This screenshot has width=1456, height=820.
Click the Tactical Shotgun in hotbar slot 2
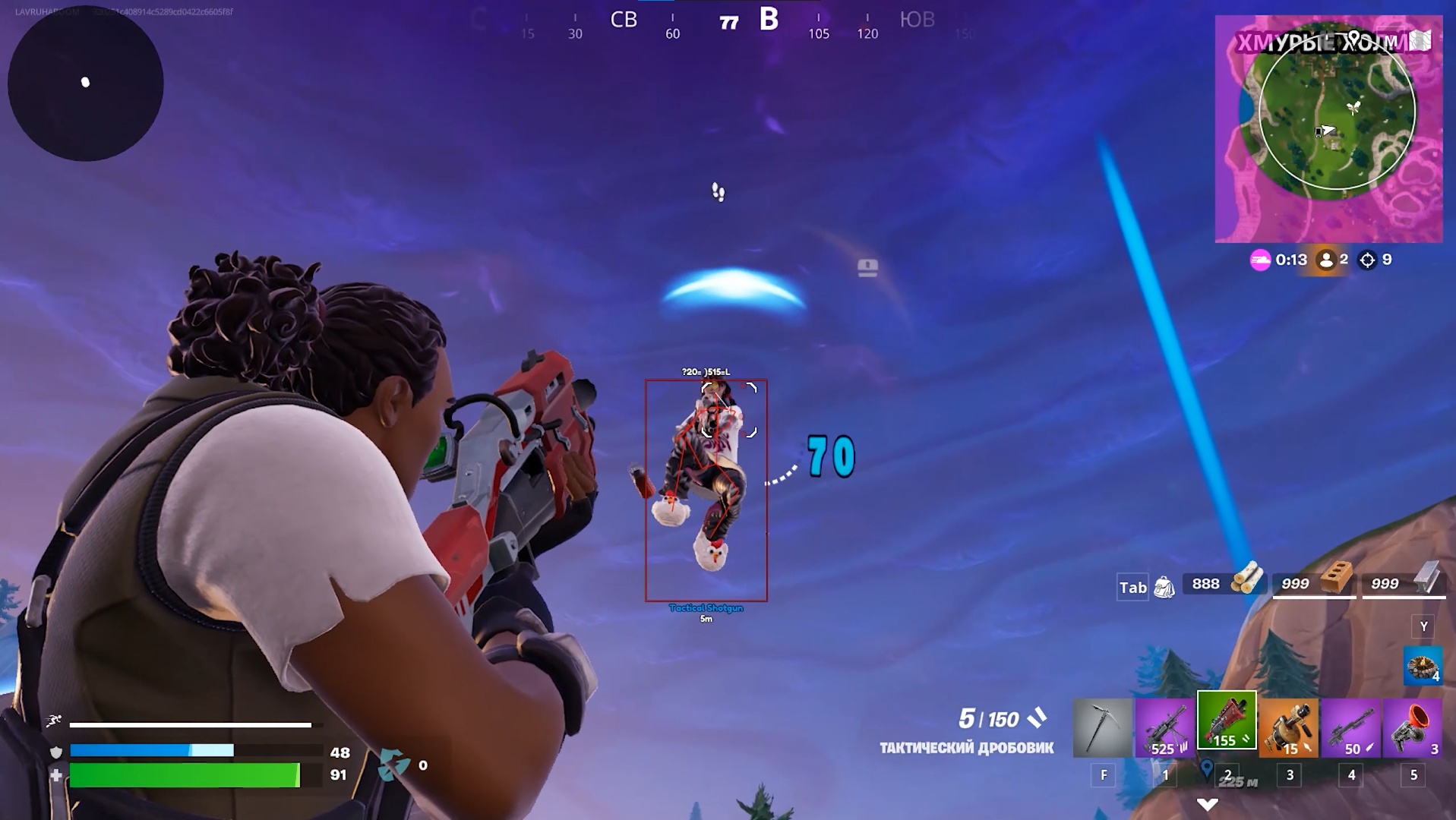(1226, 725)
